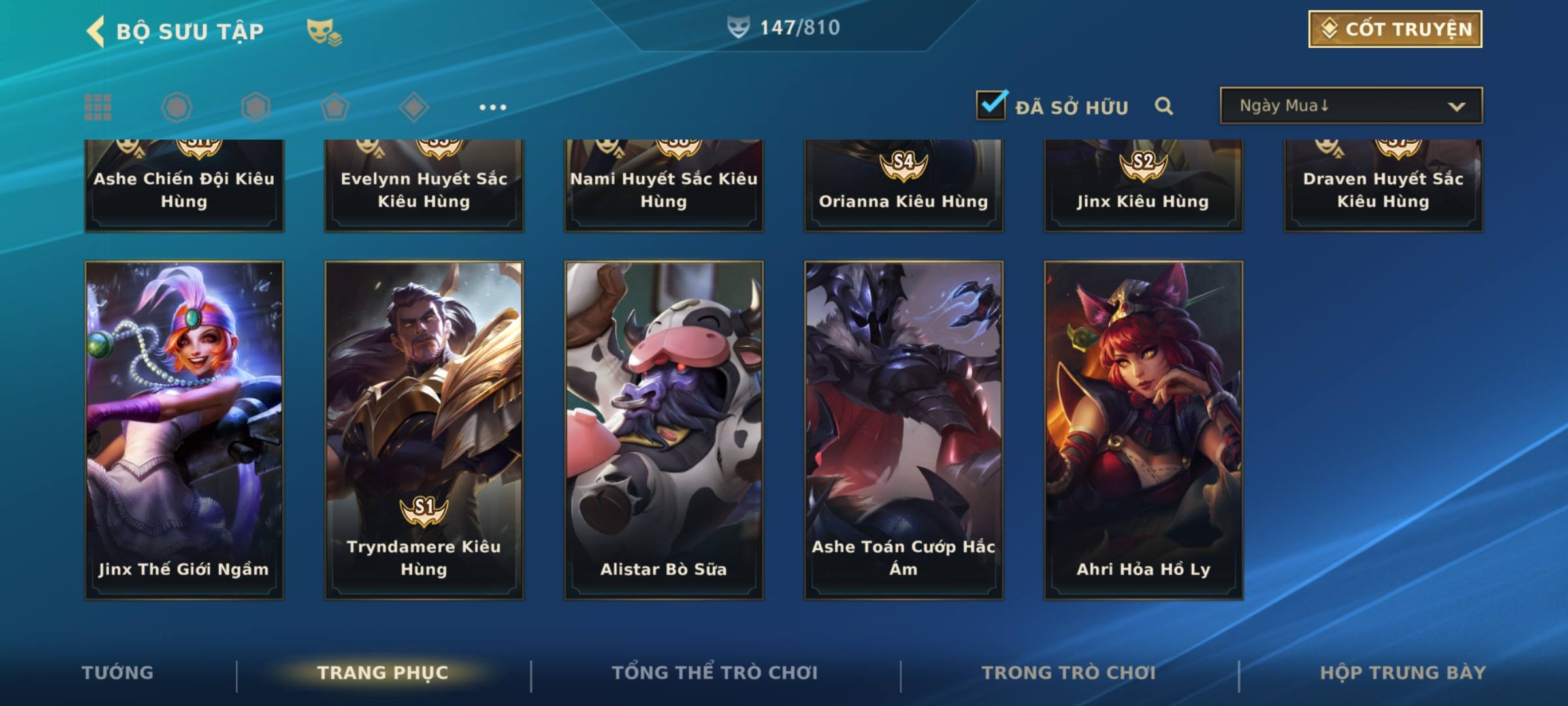Switch to the Tướng tab
Screen dimensions: 1568x706
[x=118, y=673]
